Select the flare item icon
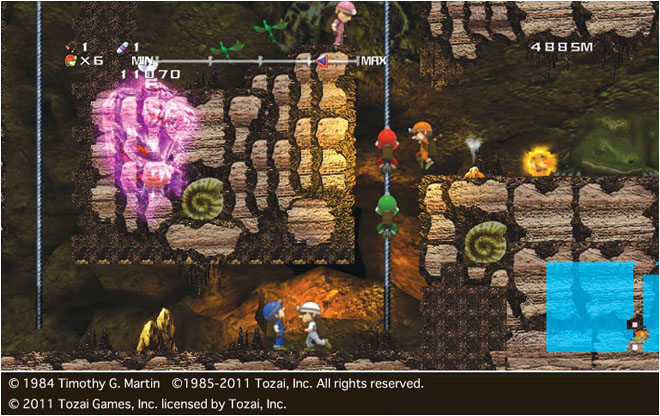The height and width of the screenshot is (416, 660). coord(123,46)
